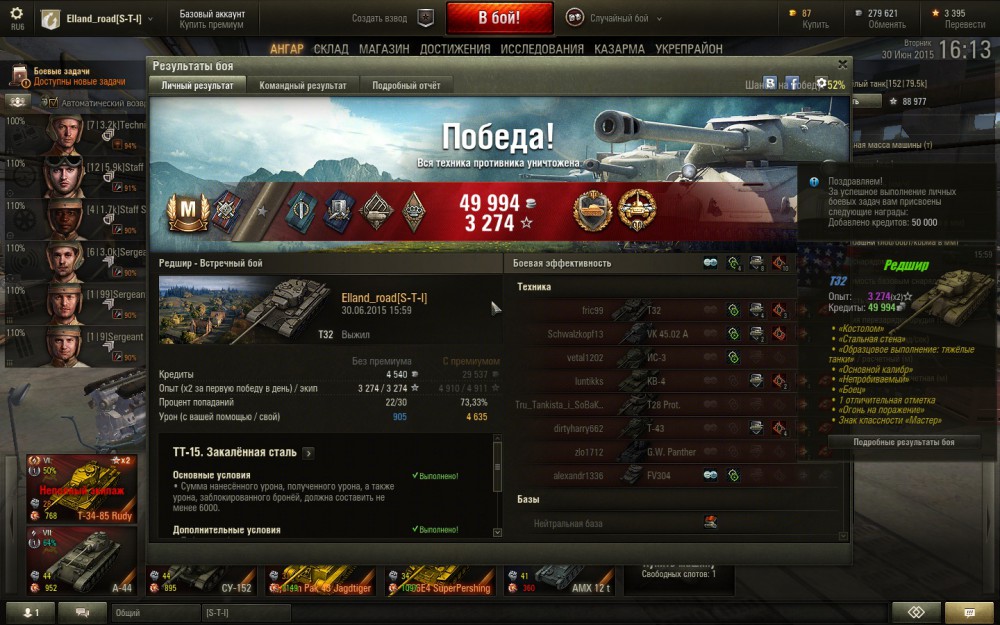Open the Общий chat channel tab
Viewport: 1000px width, 625px height.
click(150, 612)
